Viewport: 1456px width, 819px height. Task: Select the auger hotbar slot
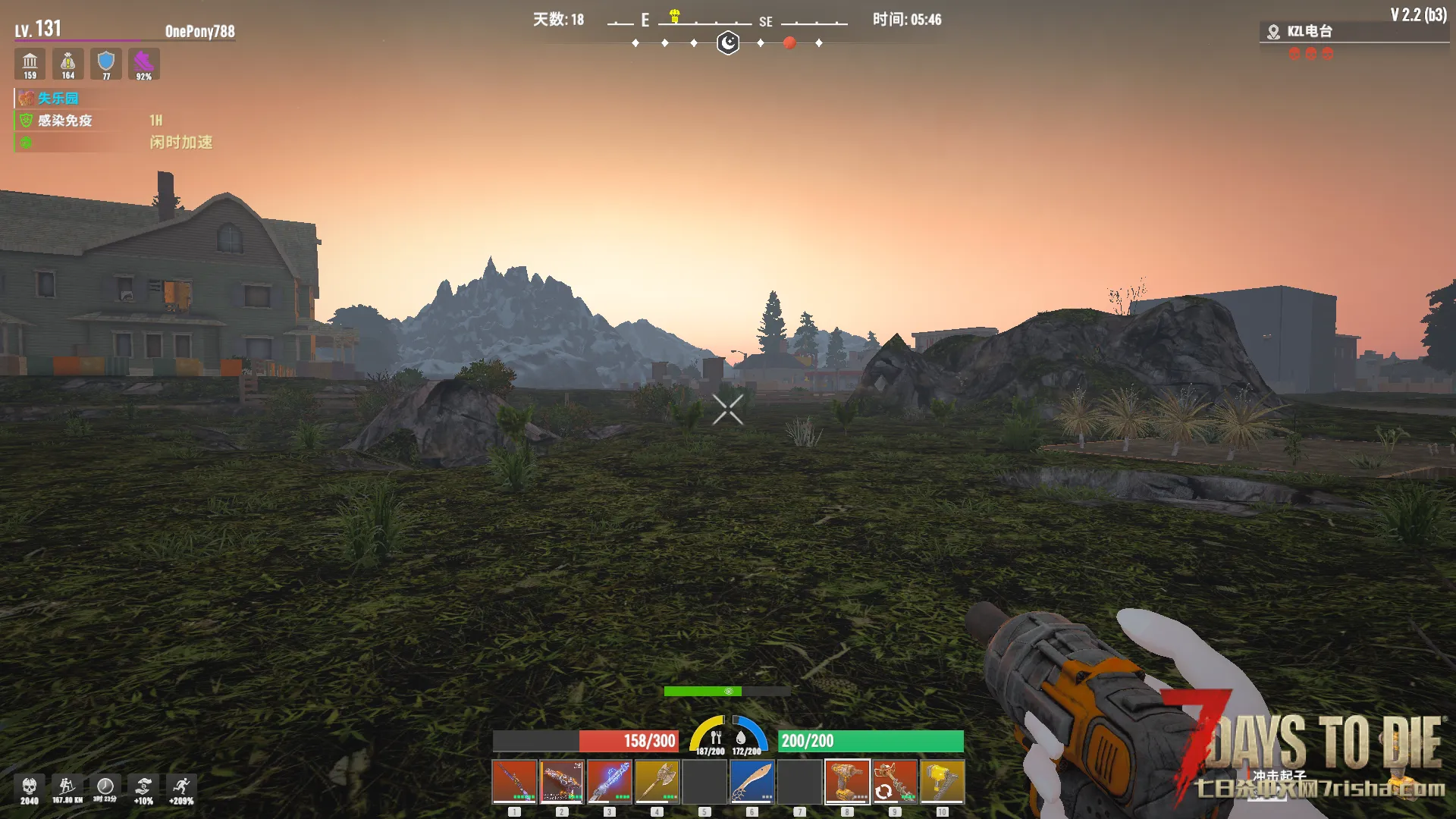pos(895,781)
